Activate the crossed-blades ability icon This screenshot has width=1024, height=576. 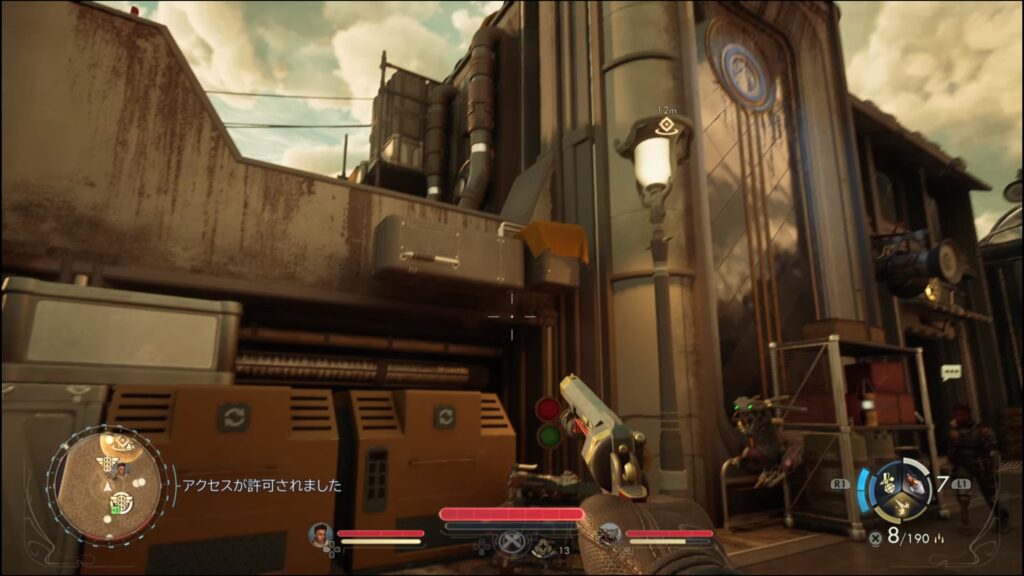pos(511,541)
